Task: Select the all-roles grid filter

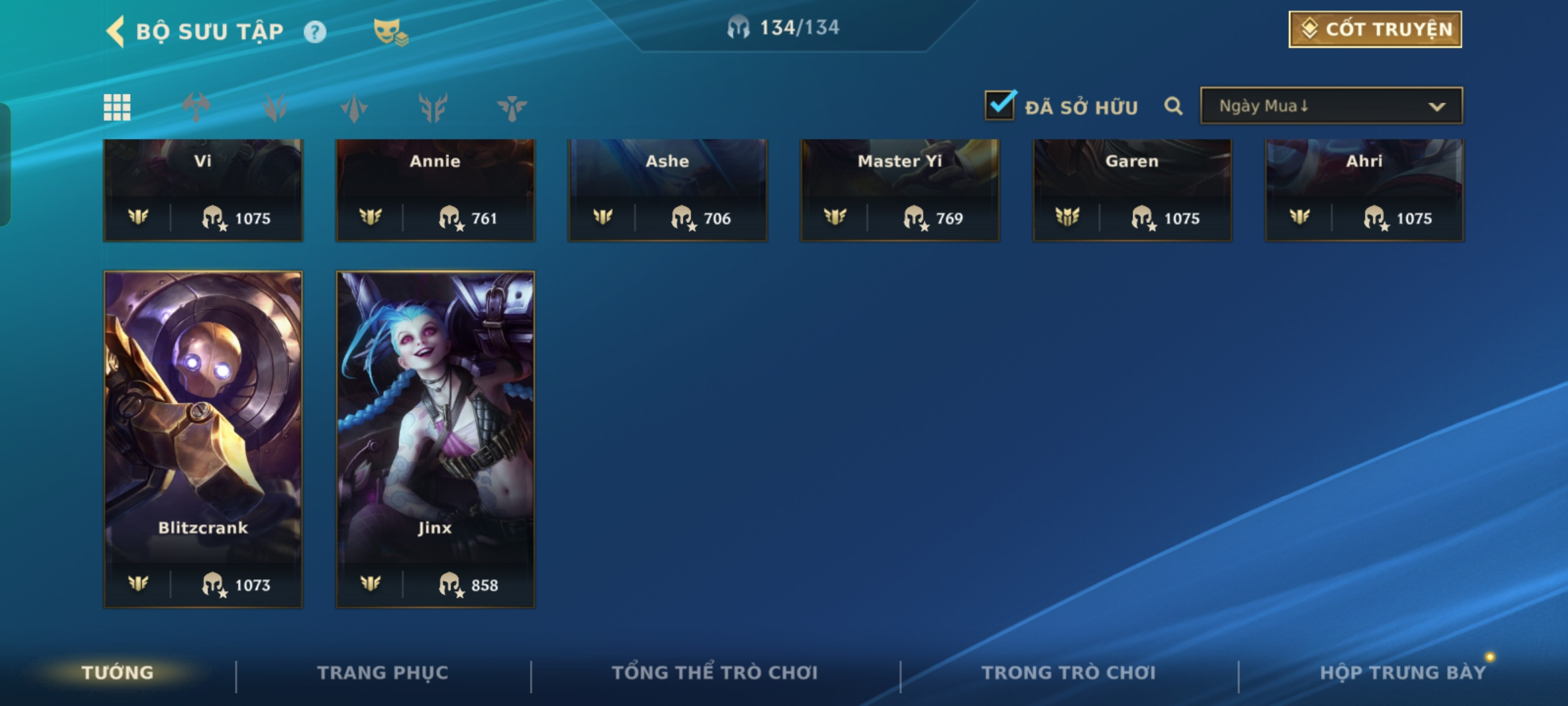Action: coord(117,107)
